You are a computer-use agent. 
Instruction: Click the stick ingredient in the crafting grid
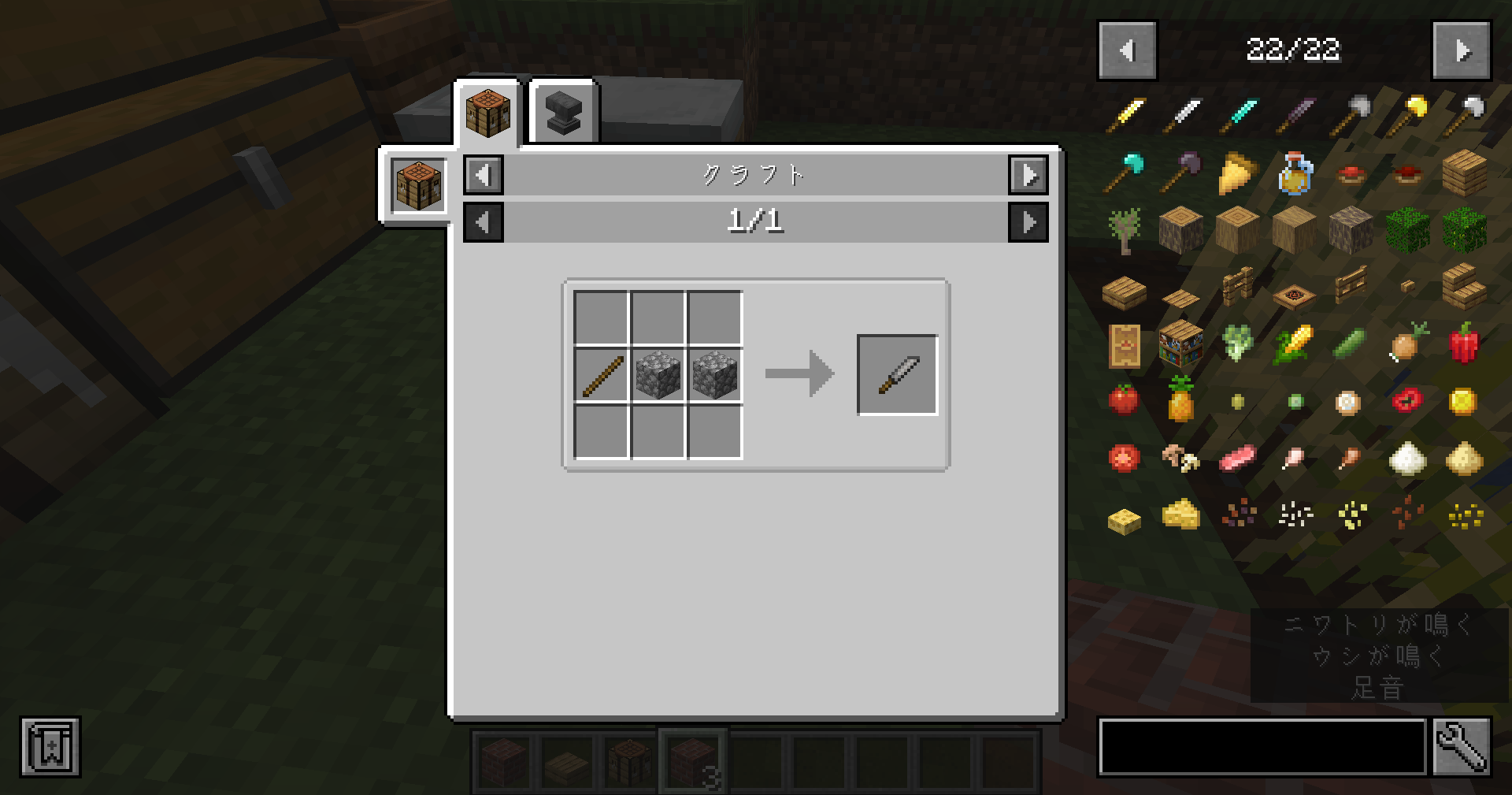(x=602, y=373)
